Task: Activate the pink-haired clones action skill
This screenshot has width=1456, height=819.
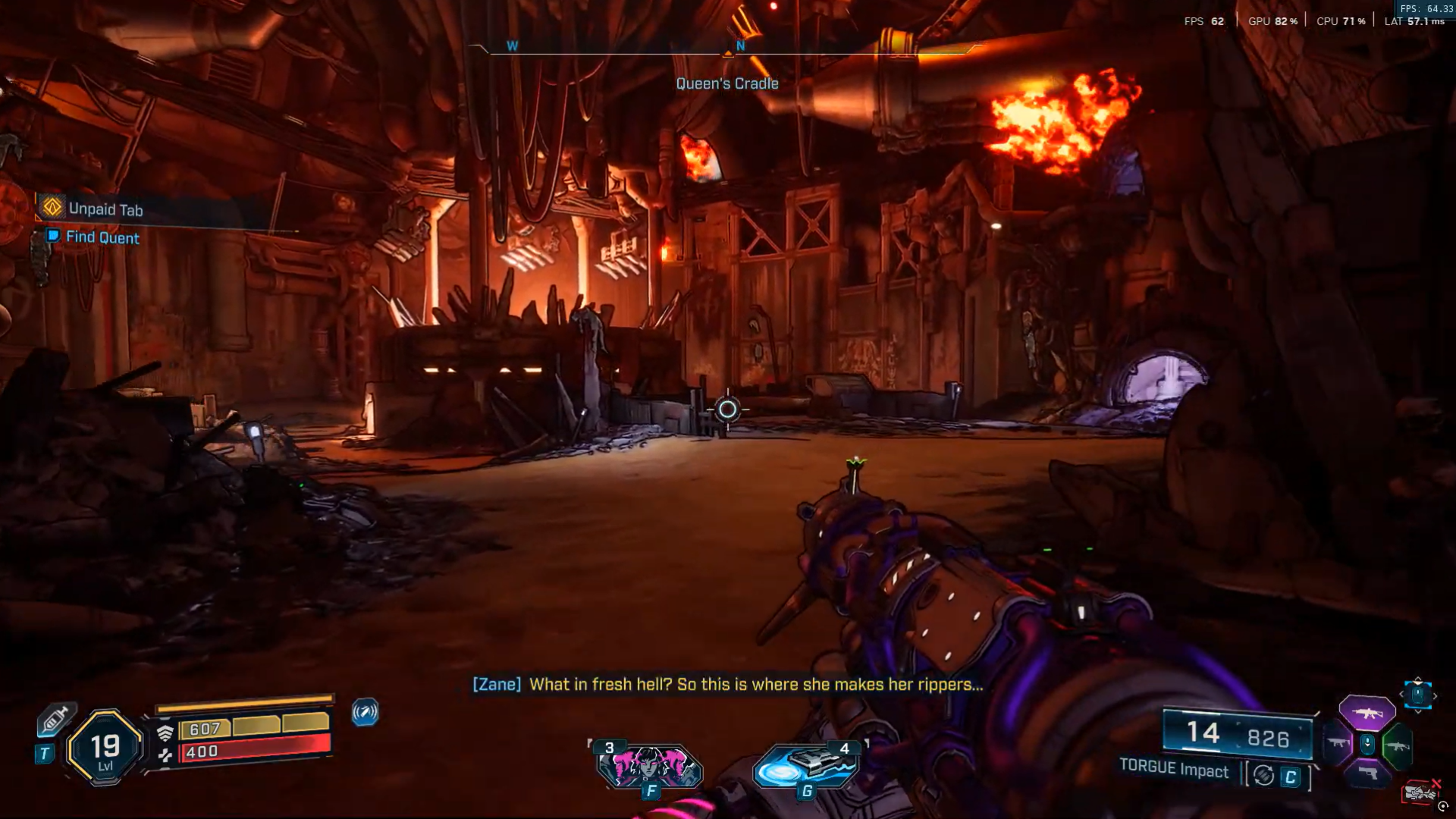Action: click(x=650, y=767)
